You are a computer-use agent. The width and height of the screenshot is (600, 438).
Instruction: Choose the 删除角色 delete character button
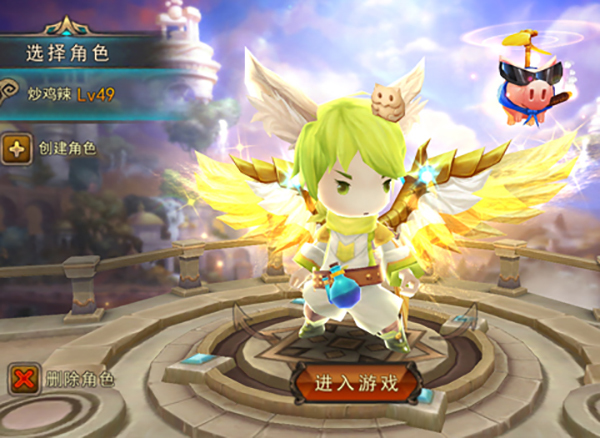(60, 379)
